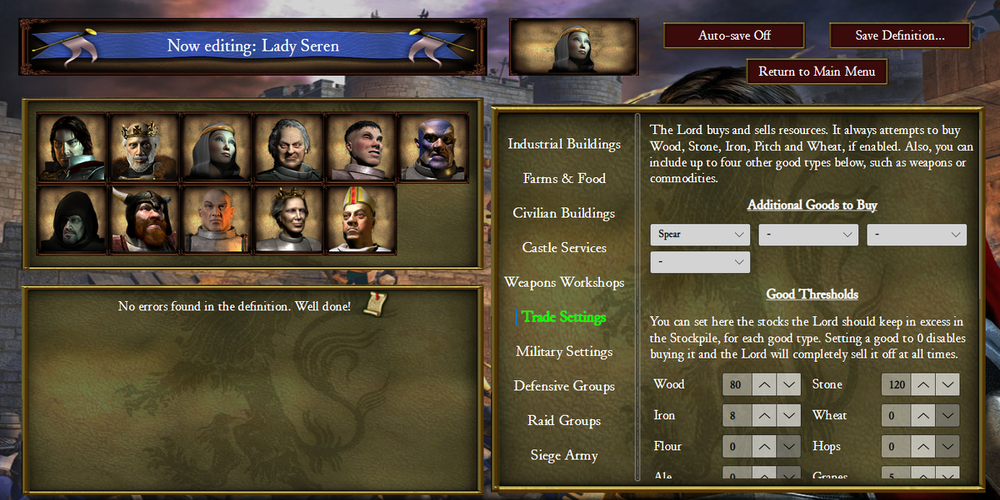Select the horned-helmet bearded lord portrait
Screen dimensions: 1000x500
tap(144, 220)
